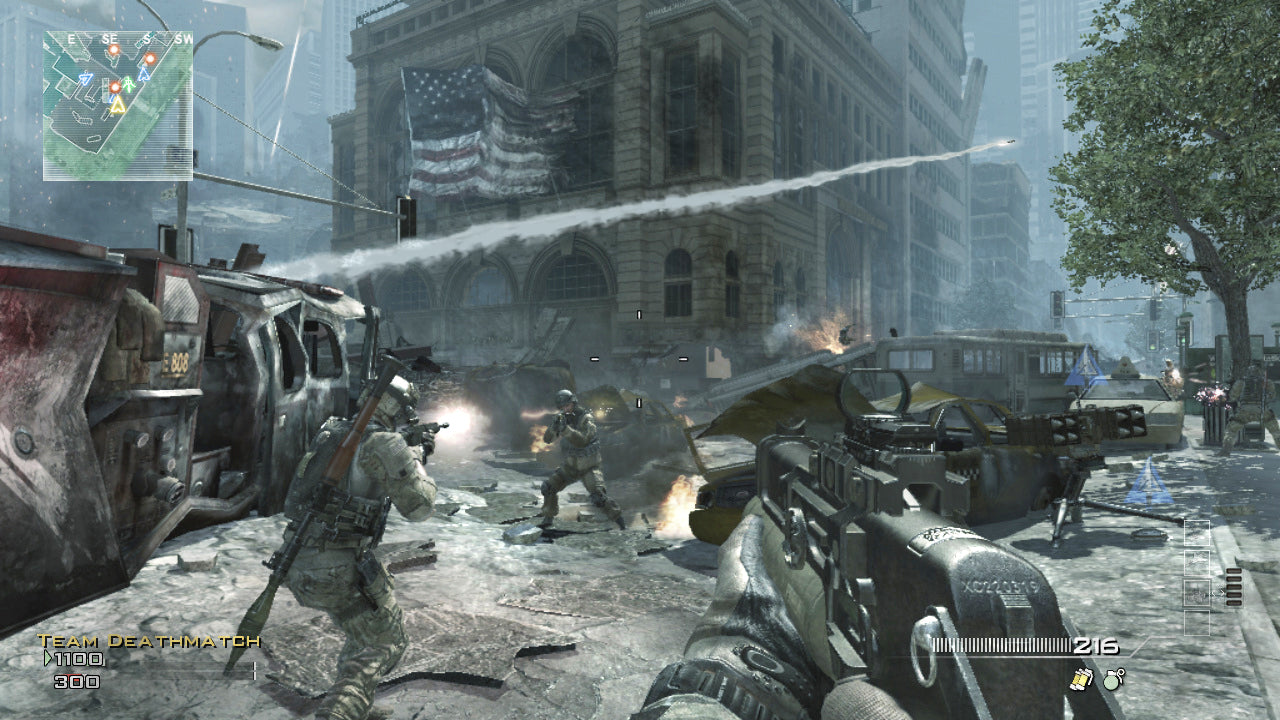Screen dimensions: 1280x720
Task: Click the yellow player arrow on the minimap
Action: tap(118, 105)
